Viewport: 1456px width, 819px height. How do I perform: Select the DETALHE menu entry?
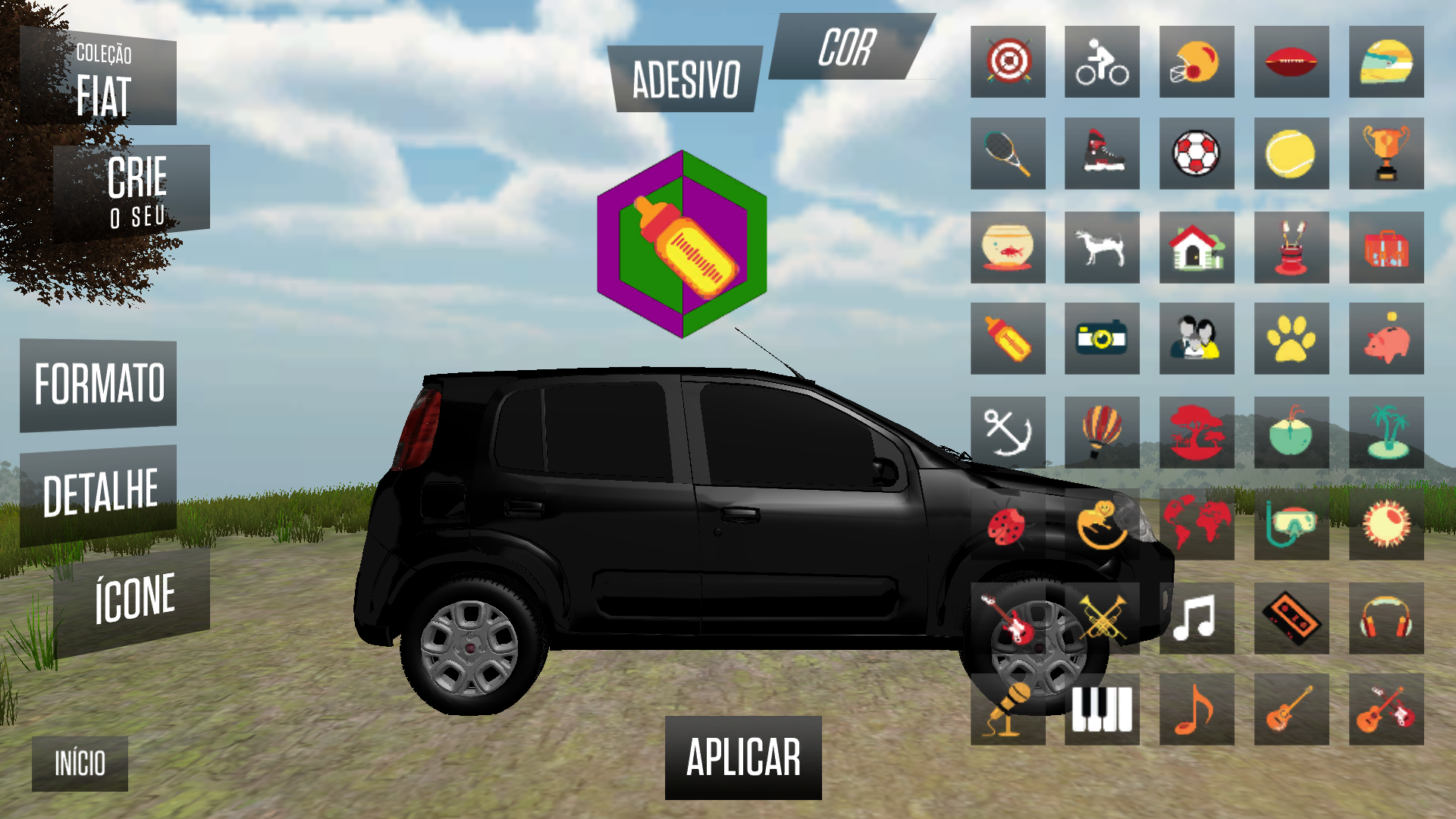coord(99,494)
